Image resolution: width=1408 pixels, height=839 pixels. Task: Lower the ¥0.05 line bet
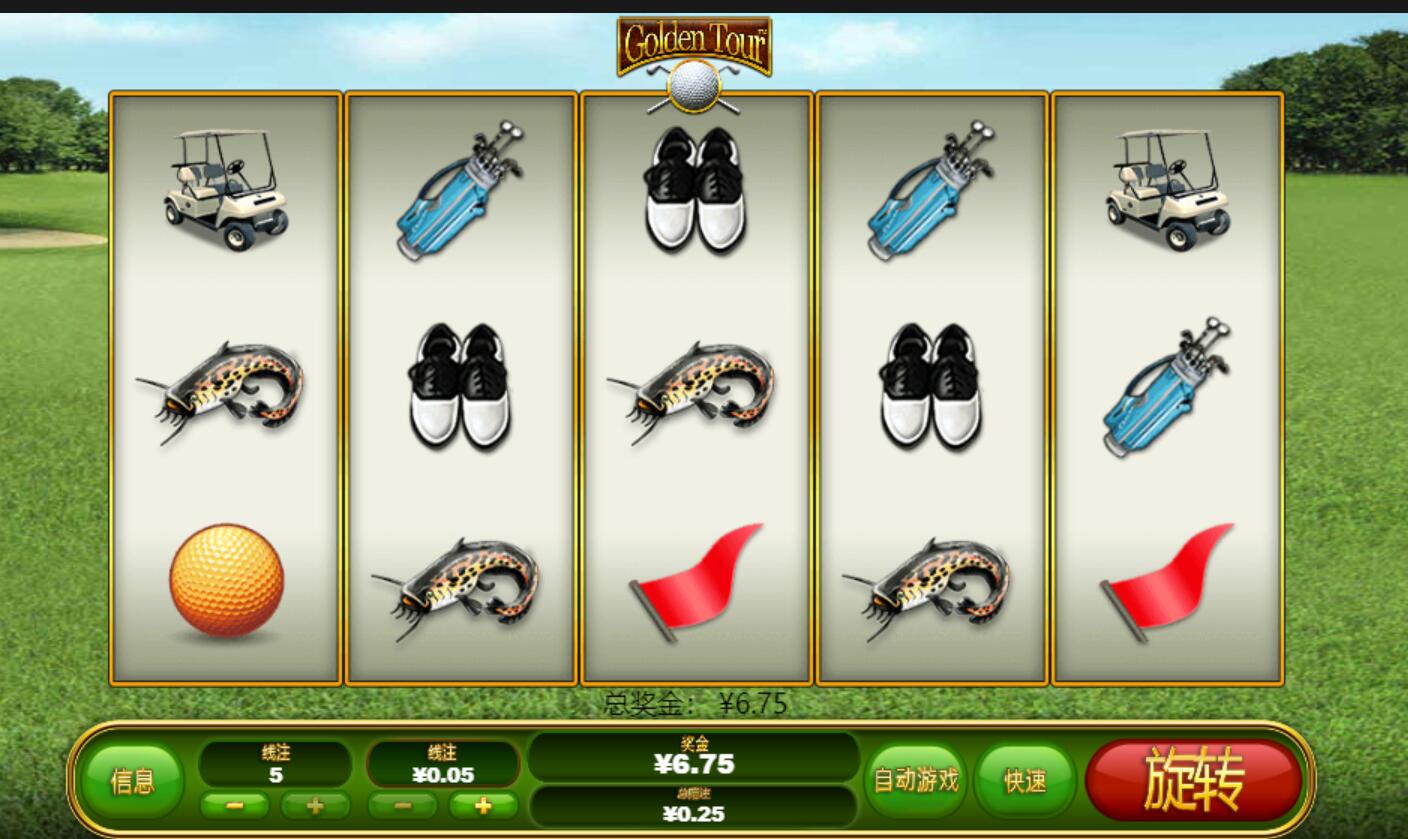coord(402,805)
